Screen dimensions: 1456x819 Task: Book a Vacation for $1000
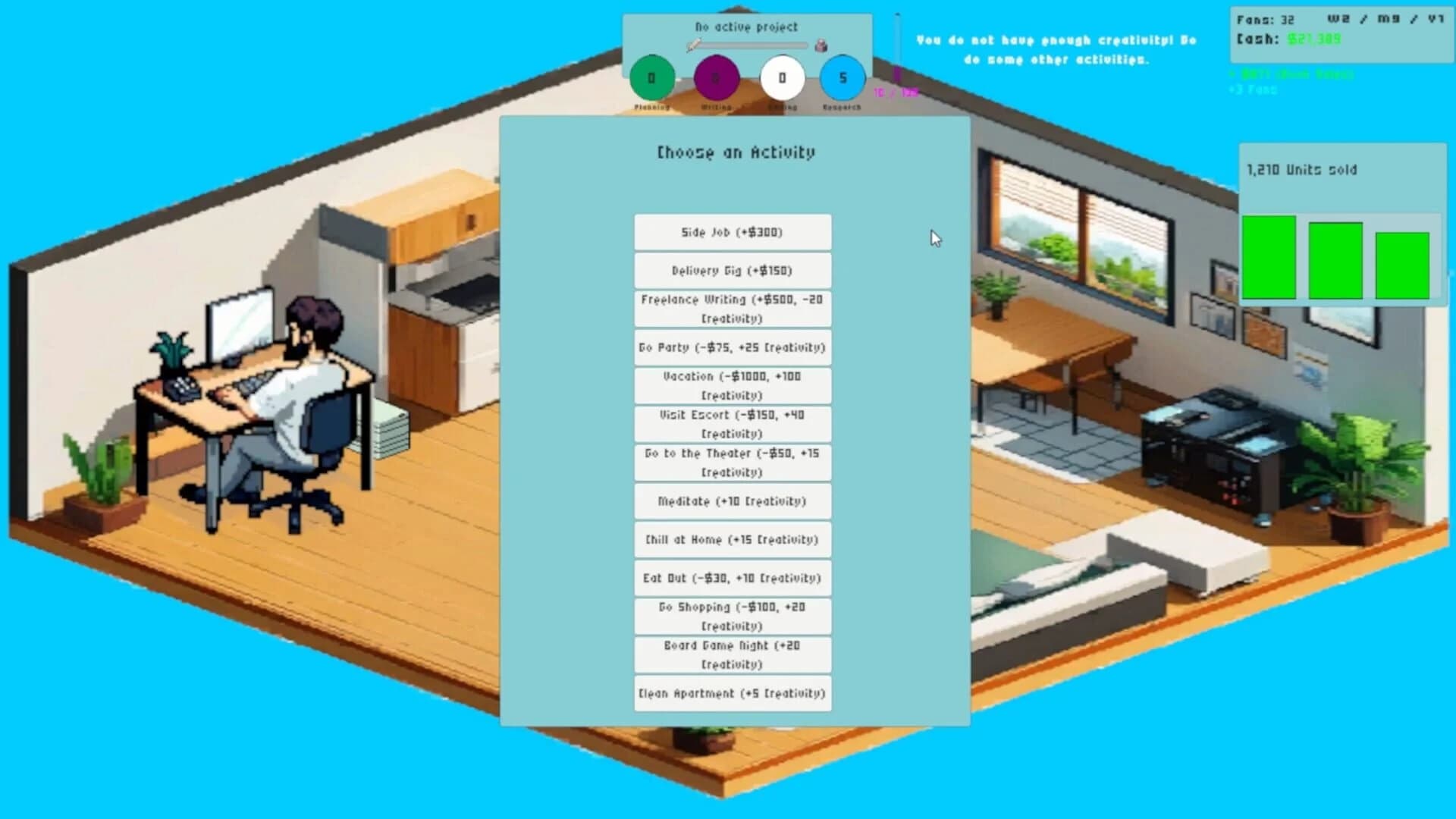(x=732, y=385)
